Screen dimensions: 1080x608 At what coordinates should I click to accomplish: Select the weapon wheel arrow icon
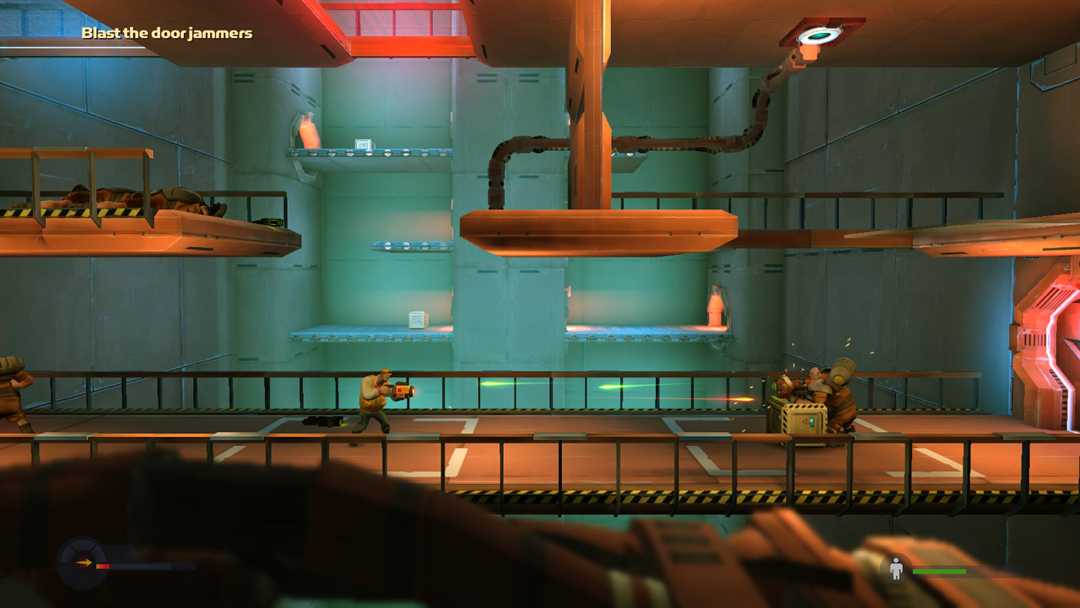[x=84, y=563]
